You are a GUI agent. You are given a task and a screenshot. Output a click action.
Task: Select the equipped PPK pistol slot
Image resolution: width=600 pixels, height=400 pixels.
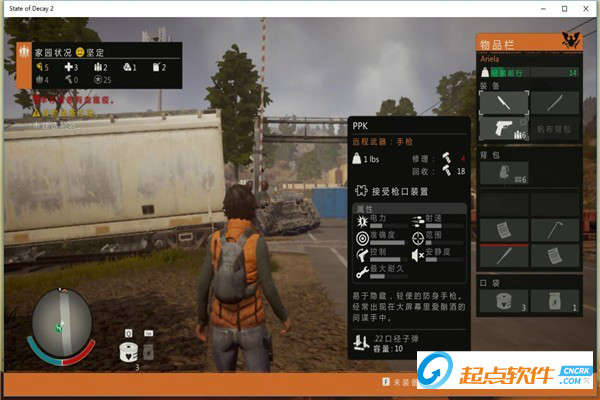tap(503, 128)
